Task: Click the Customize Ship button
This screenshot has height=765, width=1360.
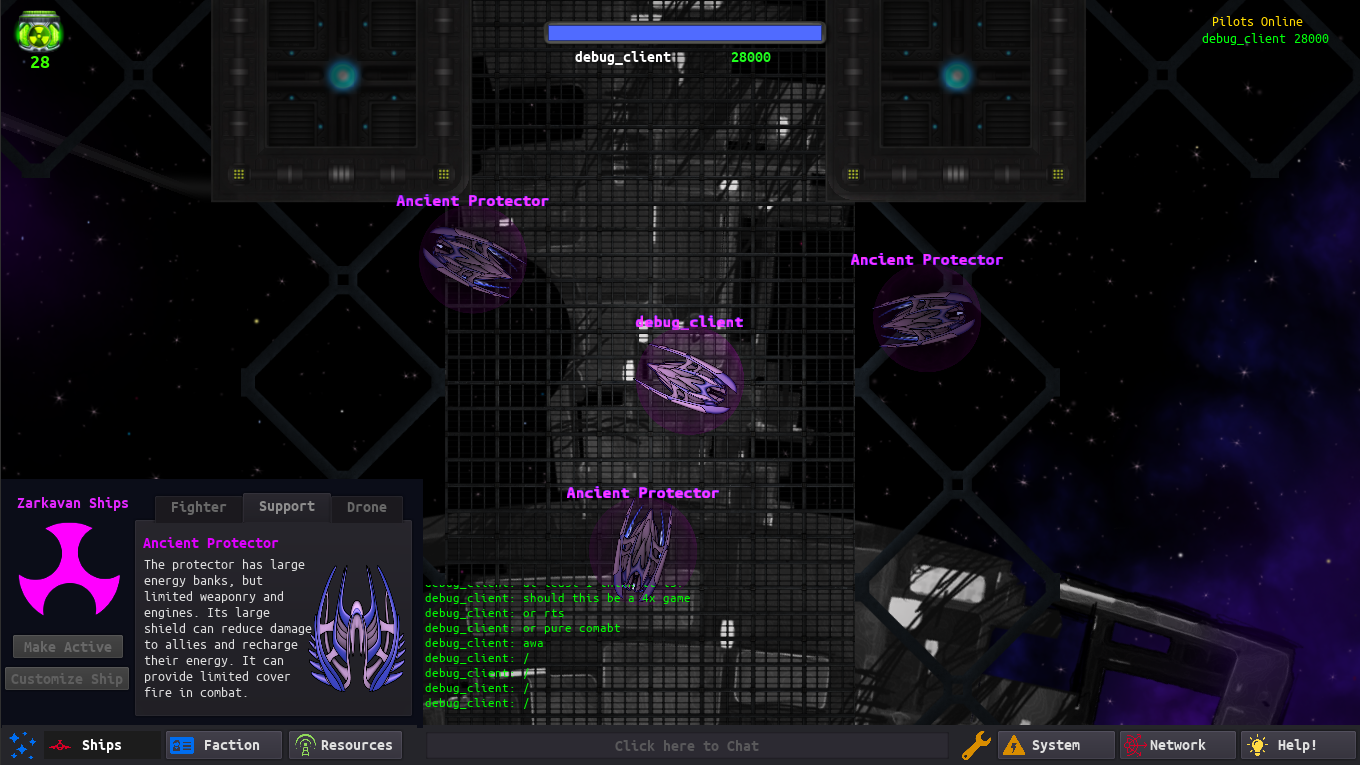Action: (x=67, y=678)
